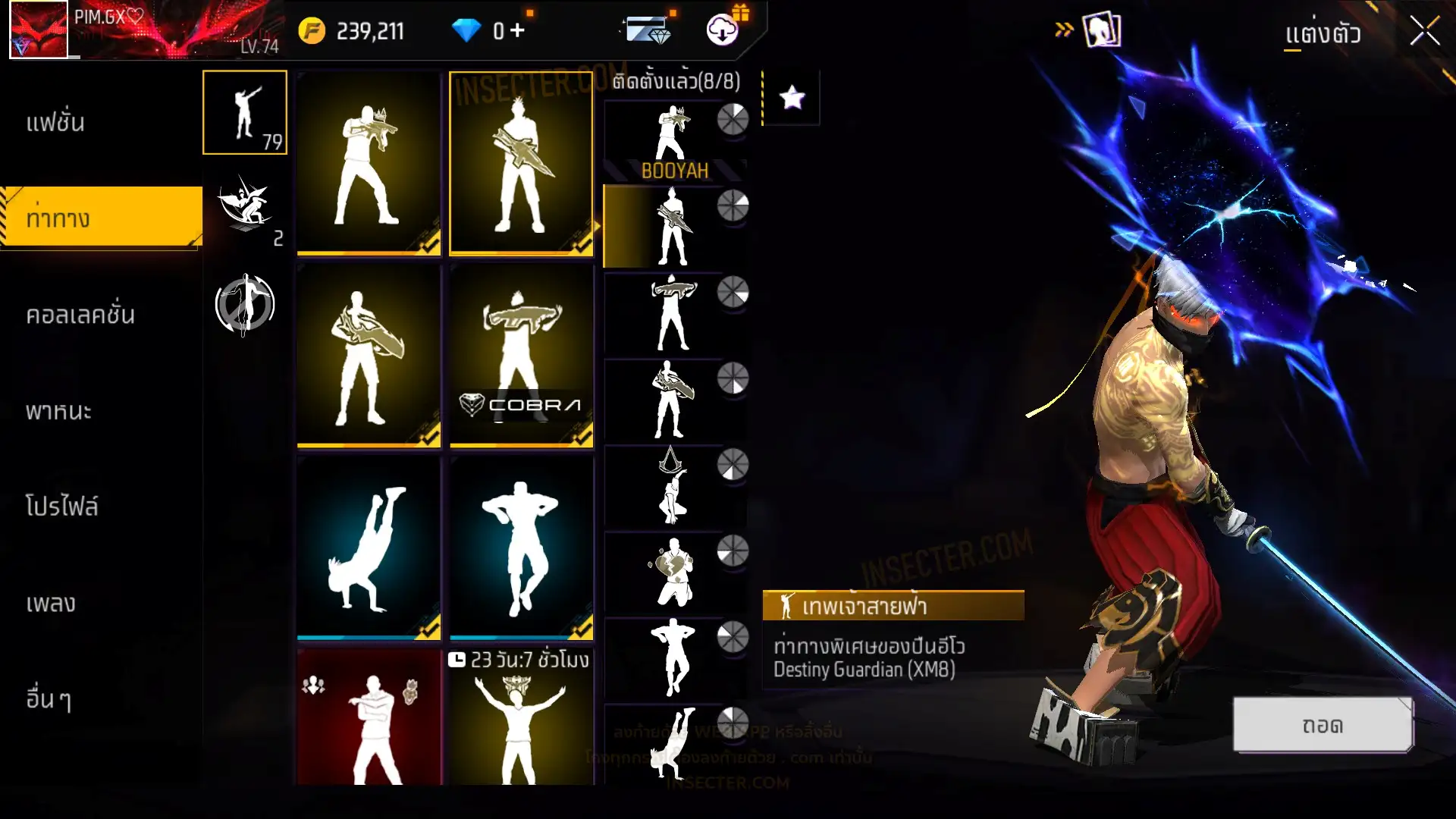Open the พาหนะ category
The image size is (1456, 819).
[58, 411]
